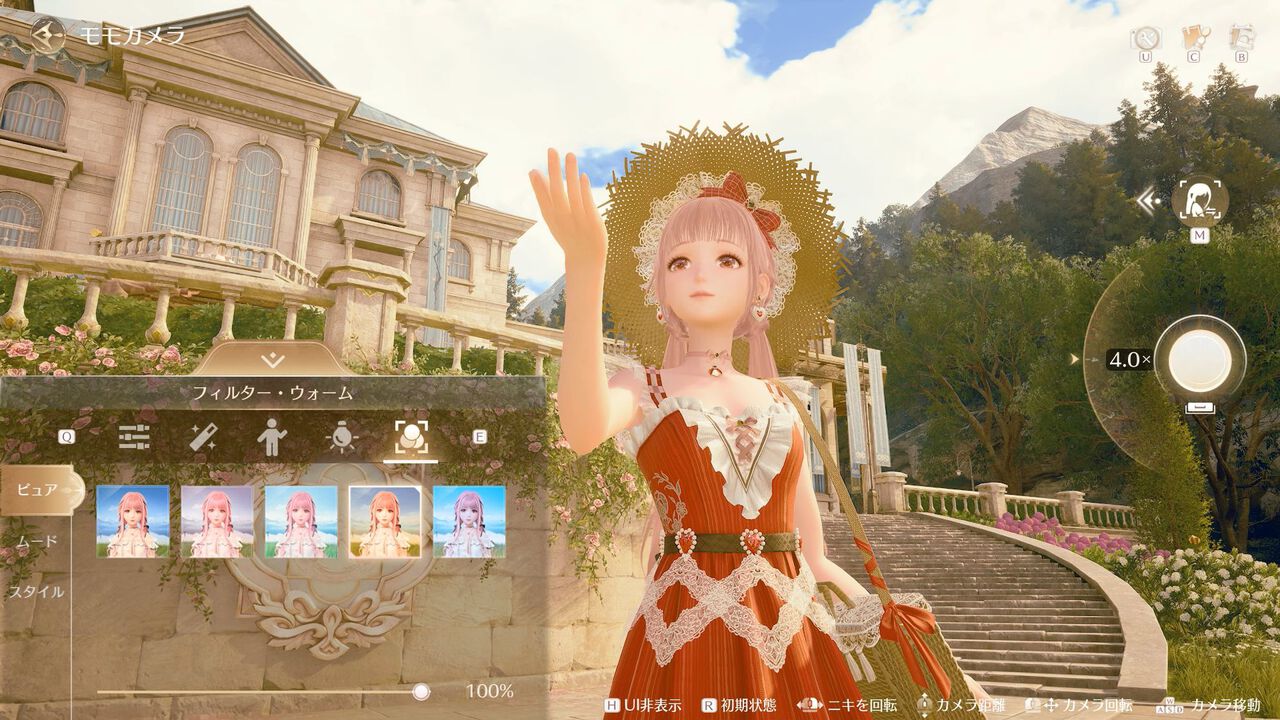
Task: Switch to the ムード filter category
Action: (x=37, y=541)
